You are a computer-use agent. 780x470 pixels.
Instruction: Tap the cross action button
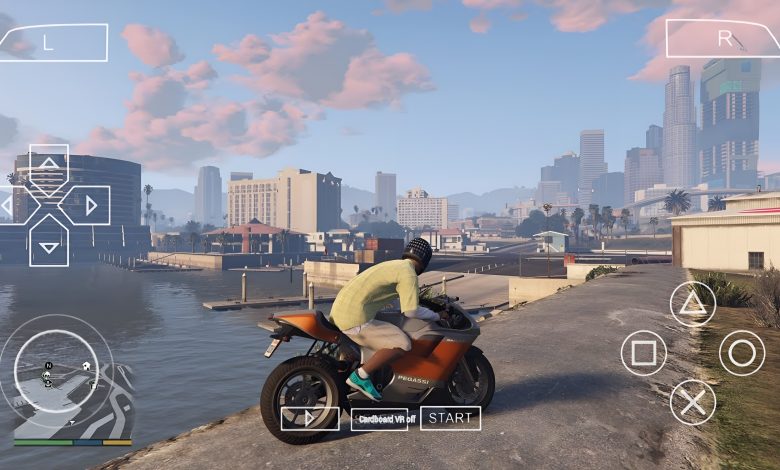693,402
